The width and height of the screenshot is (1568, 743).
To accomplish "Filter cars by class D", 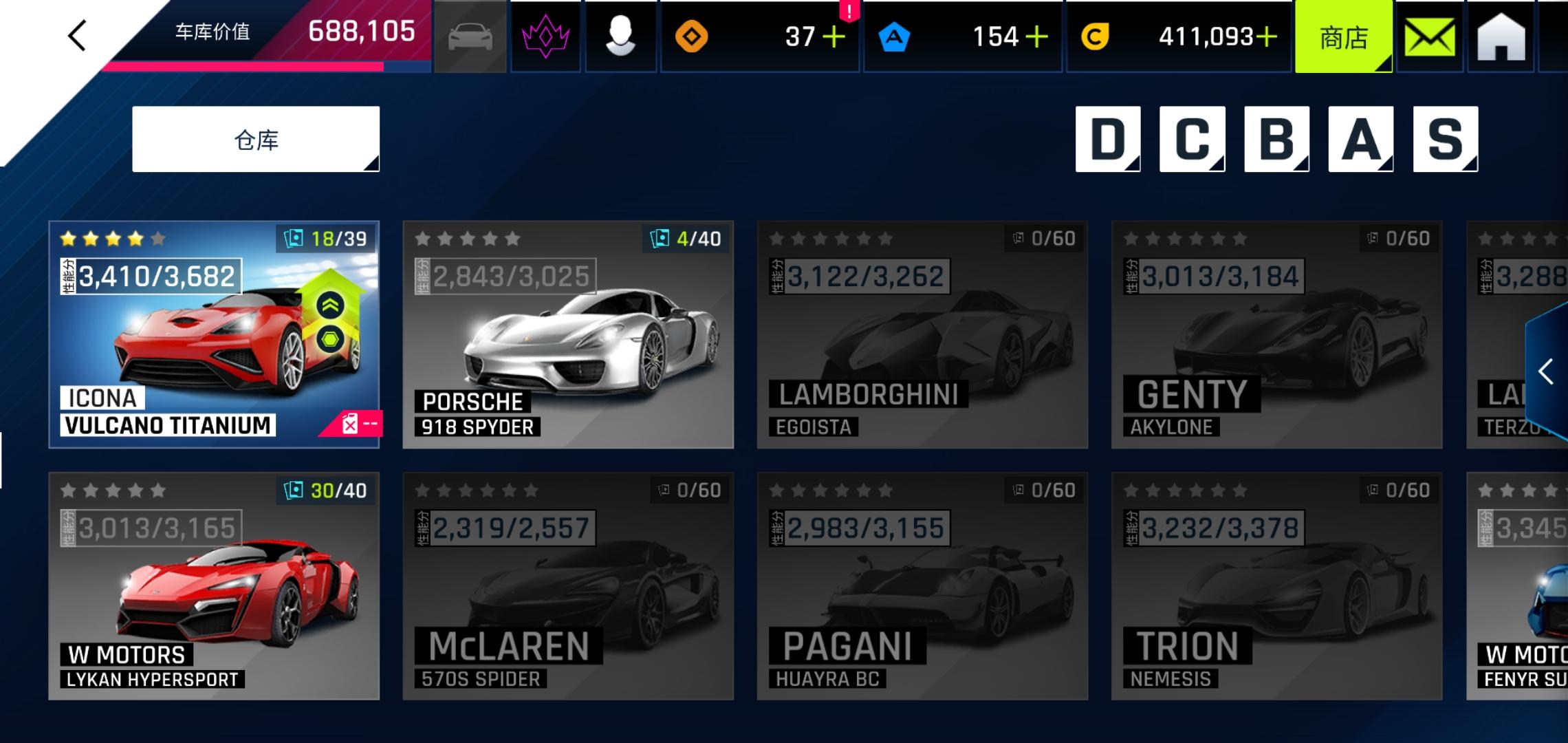I will 1107,139.
